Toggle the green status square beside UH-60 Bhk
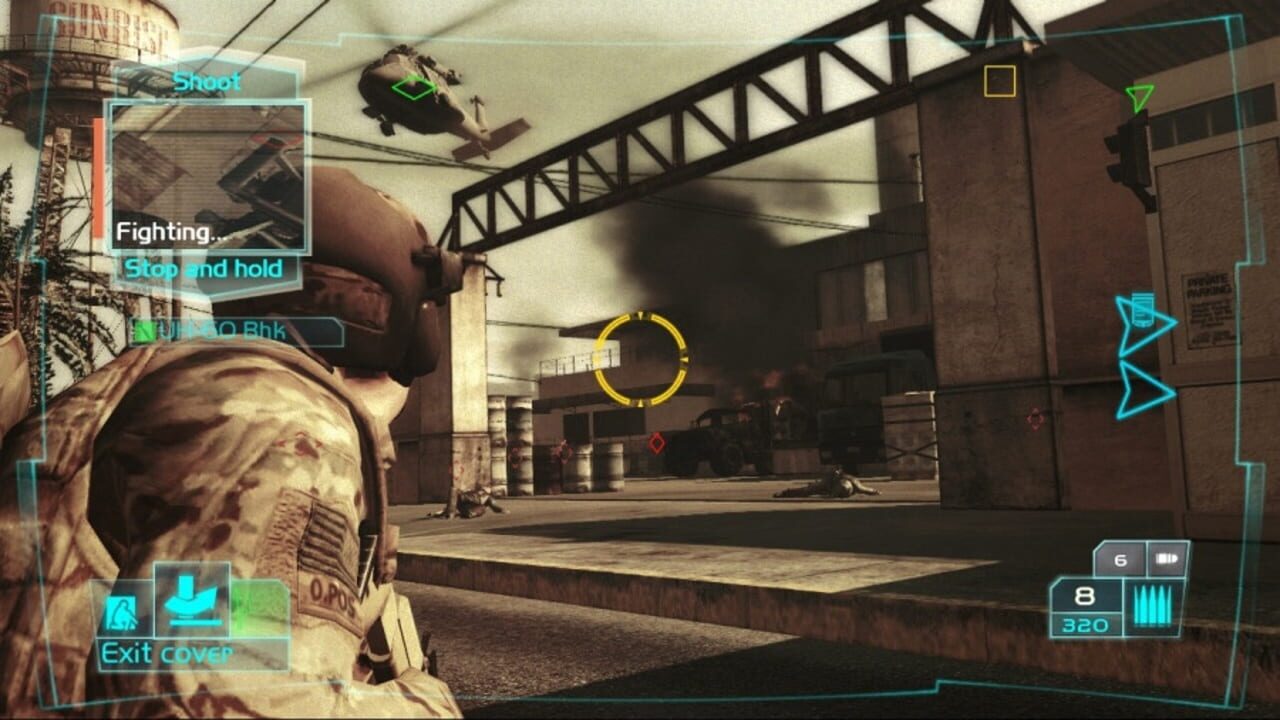1280x720 pixels. click(145, 330)
